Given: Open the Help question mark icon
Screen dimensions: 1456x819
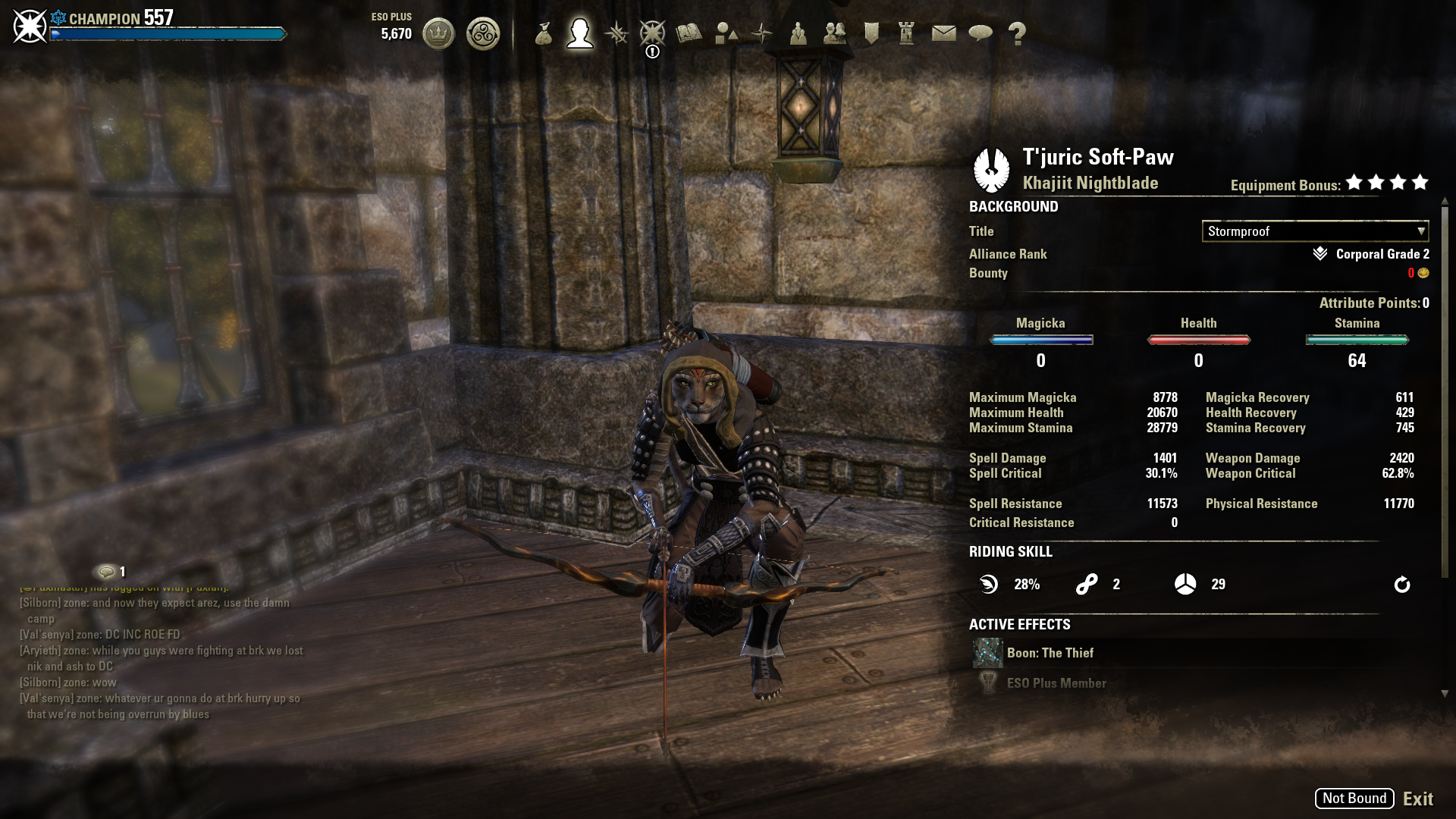Looking at the screenshot, I should (1017, 33).
